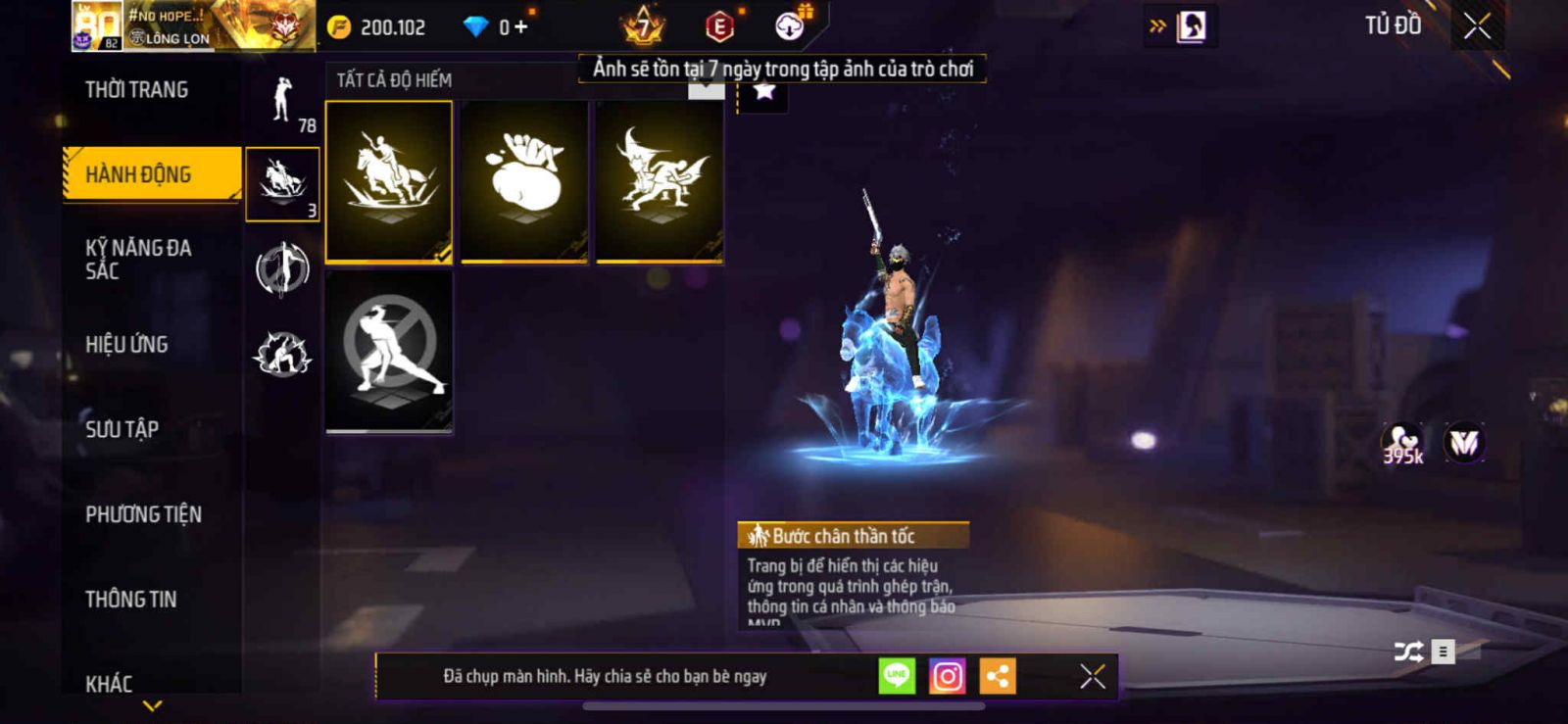Screen dimensions: 1568x724
Task: Add diamonds with the plus button
Action: (x=520, y=27)
